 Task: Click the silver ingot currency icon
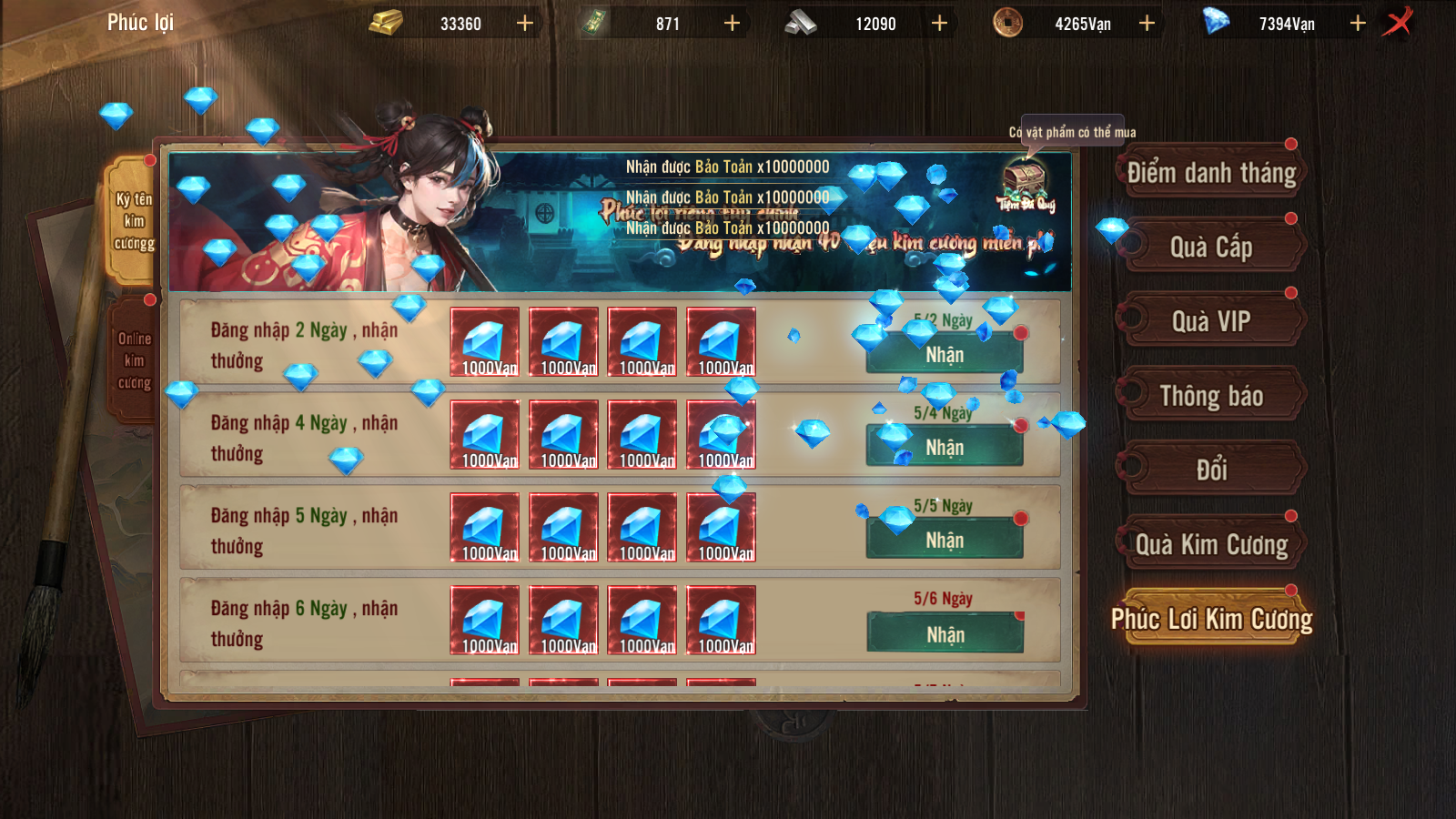(801, 22)
